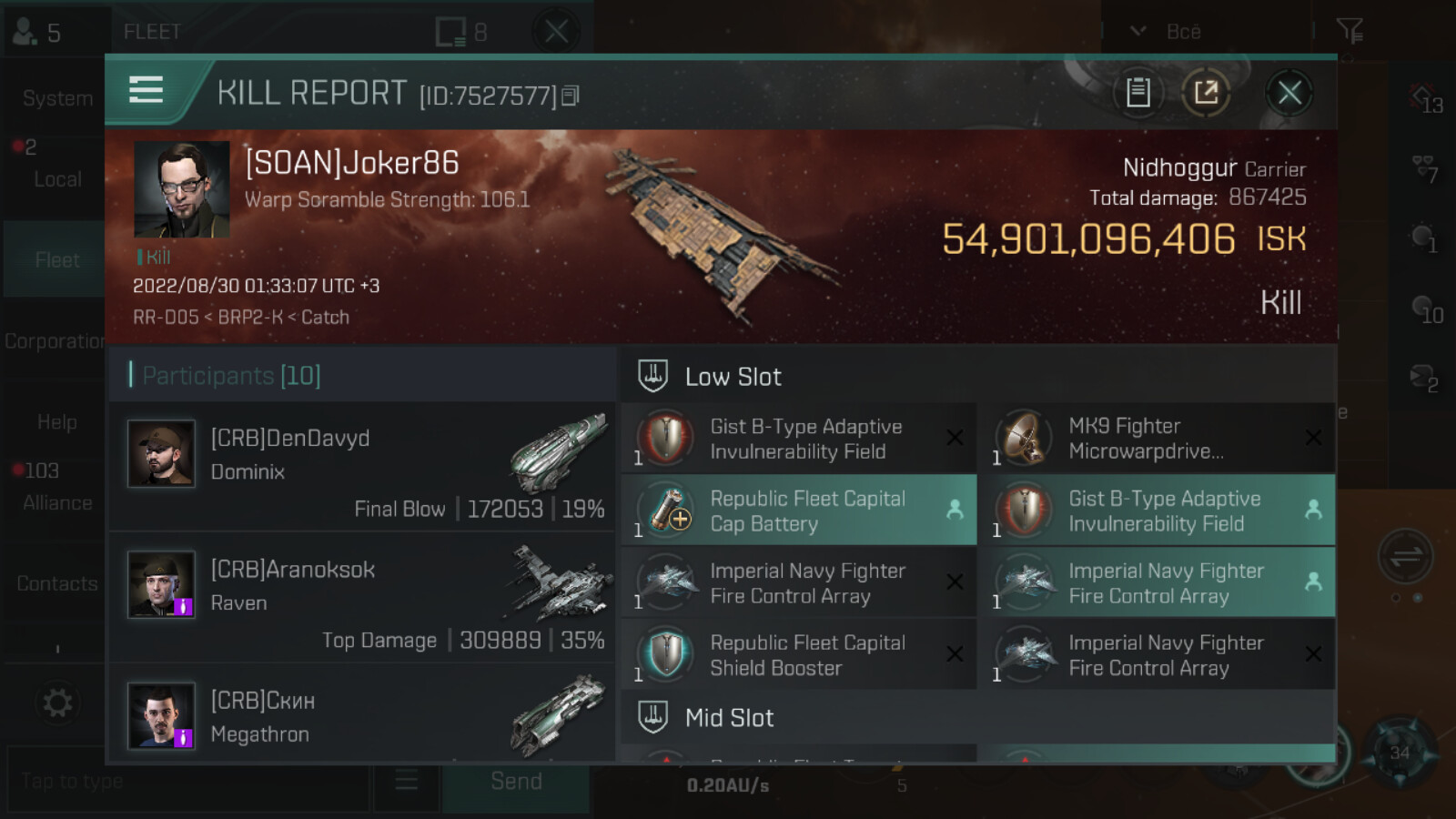Viewport: 1456px width, 819px height.
Task: Send the chat message
Action: tap(516, 782)
